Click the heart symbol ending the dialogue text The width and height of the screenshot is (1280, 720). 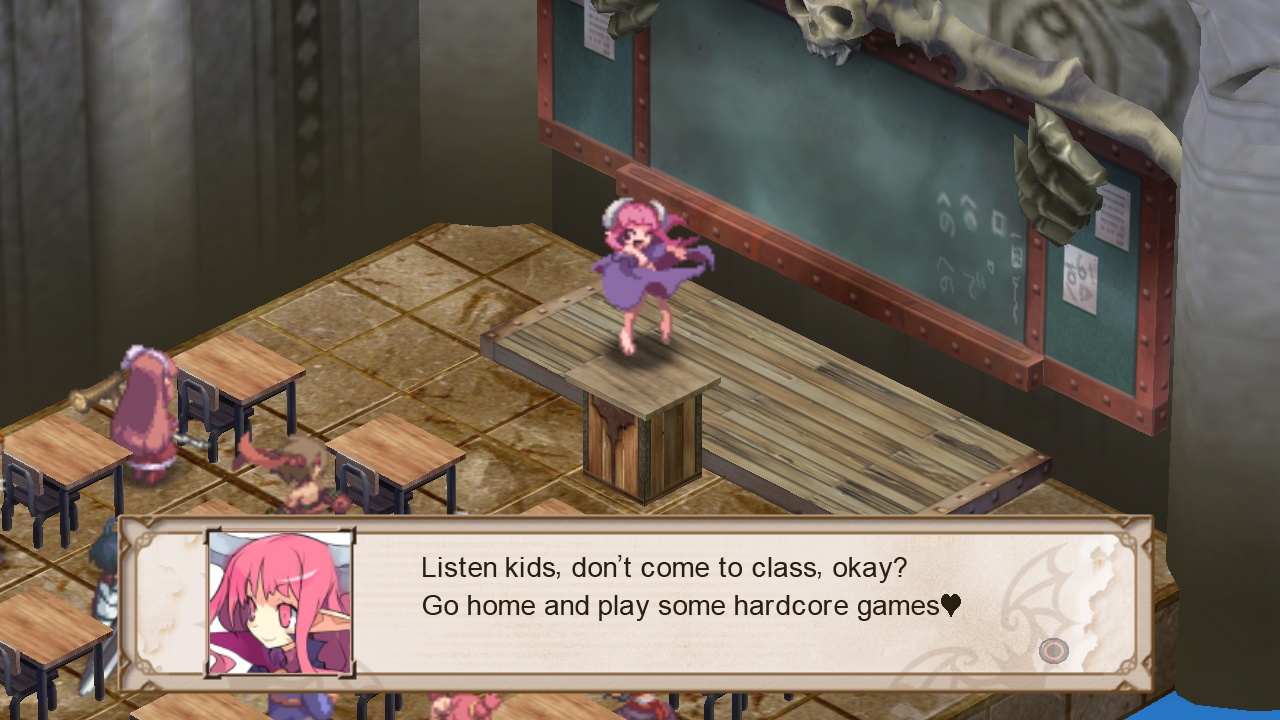pyautogui.click(x=950, y=605)
